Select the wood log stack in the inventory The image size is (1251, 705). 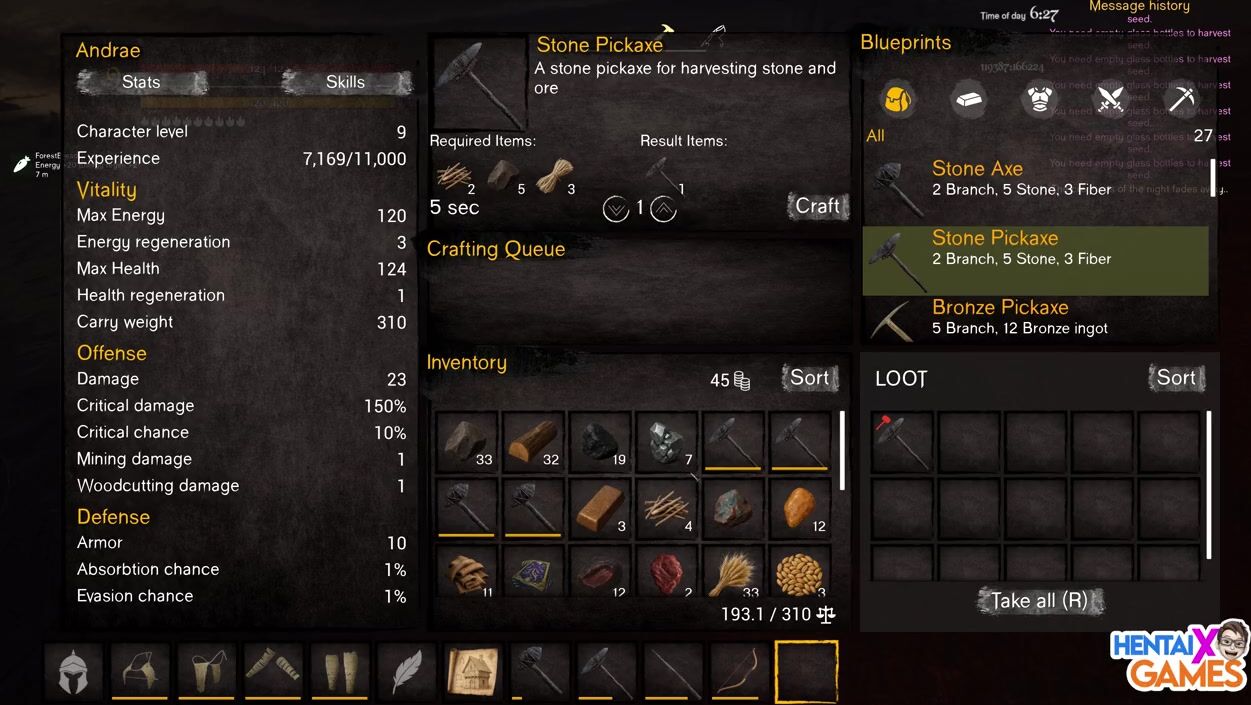click(533, 441)
